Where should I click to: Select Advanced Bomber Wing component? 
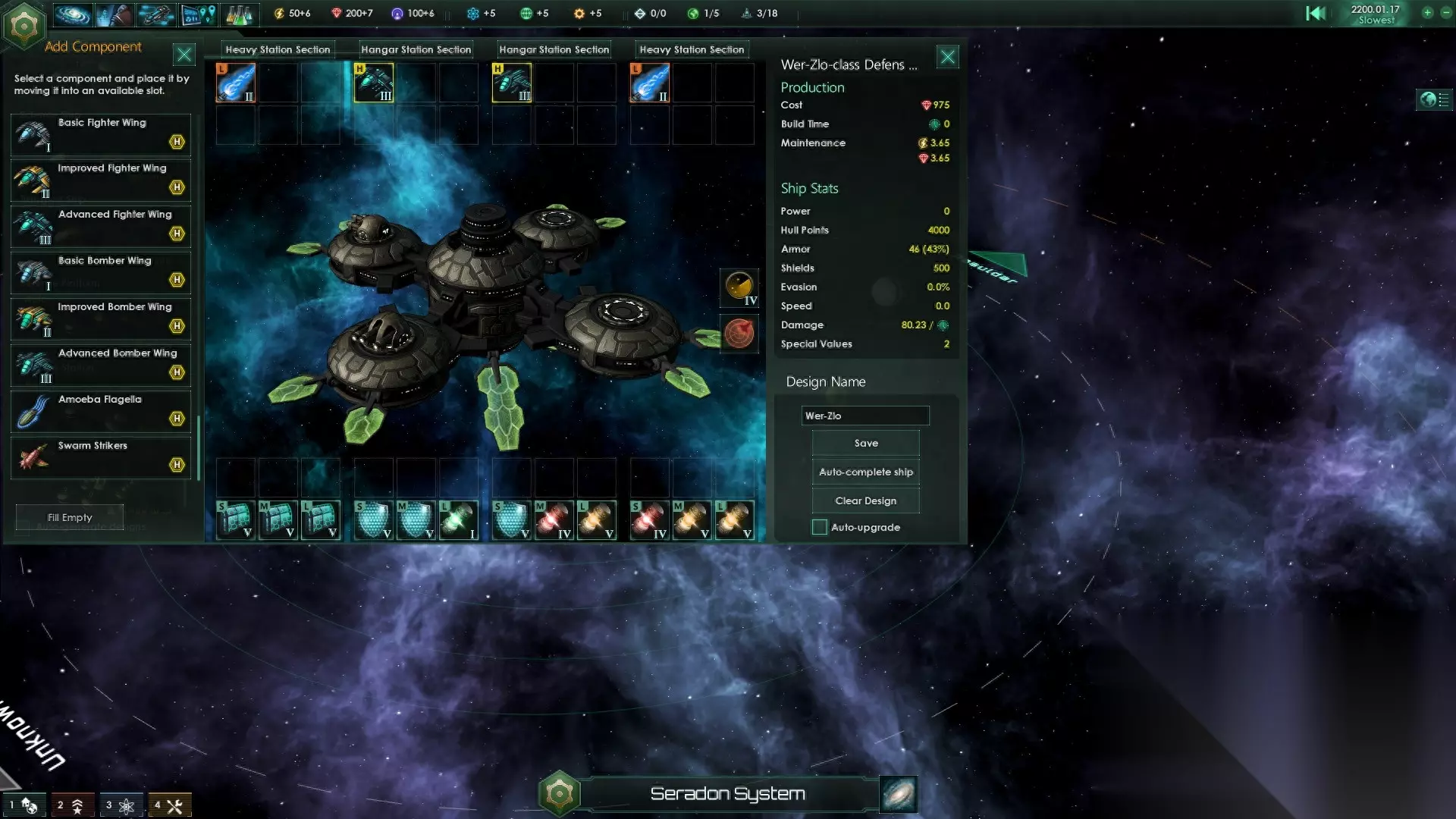coord(101,366)
